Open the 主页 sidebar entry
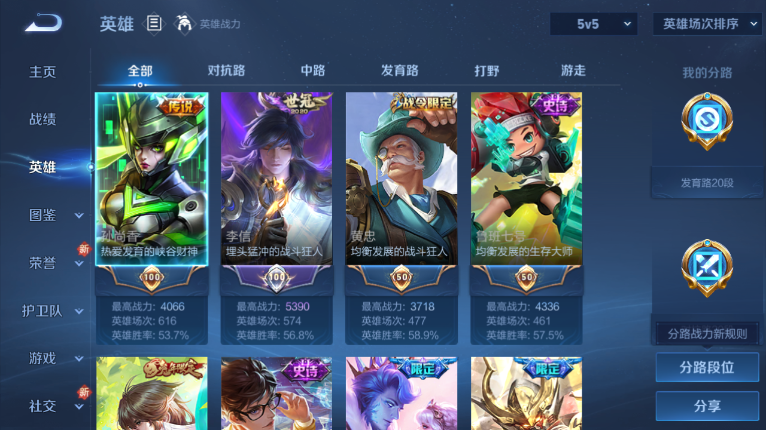The image size is (766, 430). coord(42,72)
